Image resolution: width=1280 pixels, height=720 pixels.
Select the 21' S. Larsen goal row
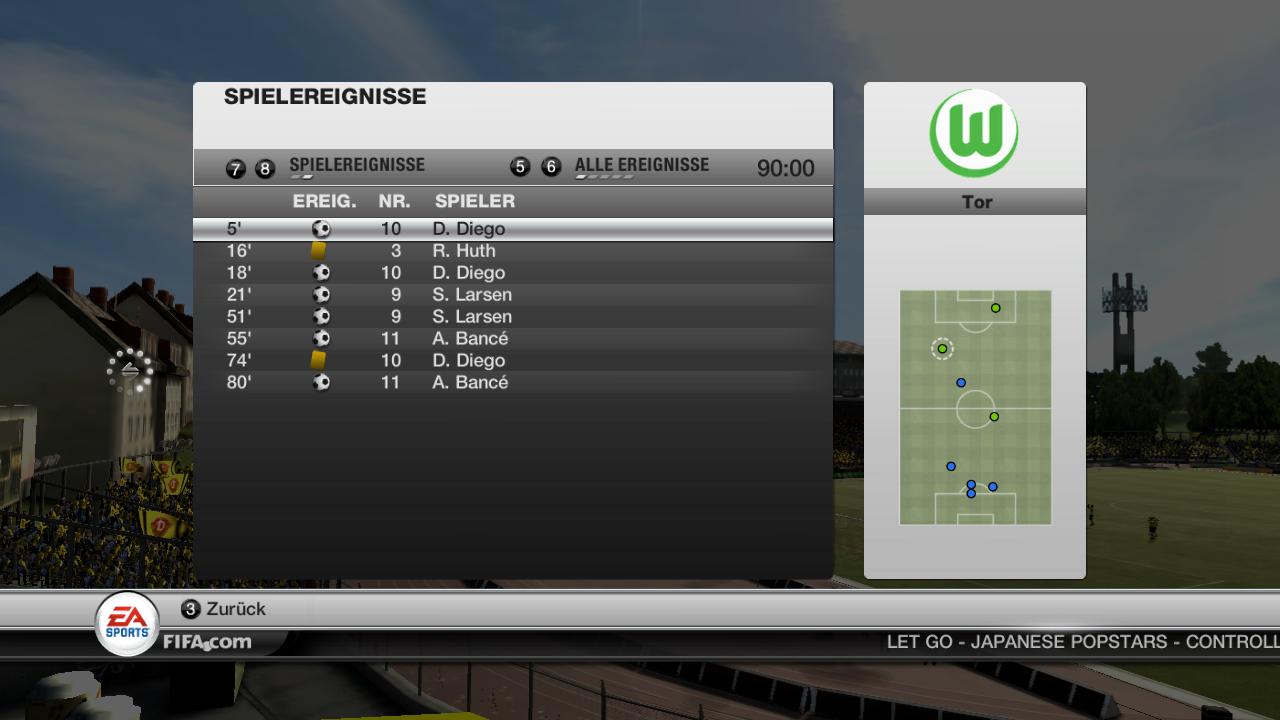(512, 295)
